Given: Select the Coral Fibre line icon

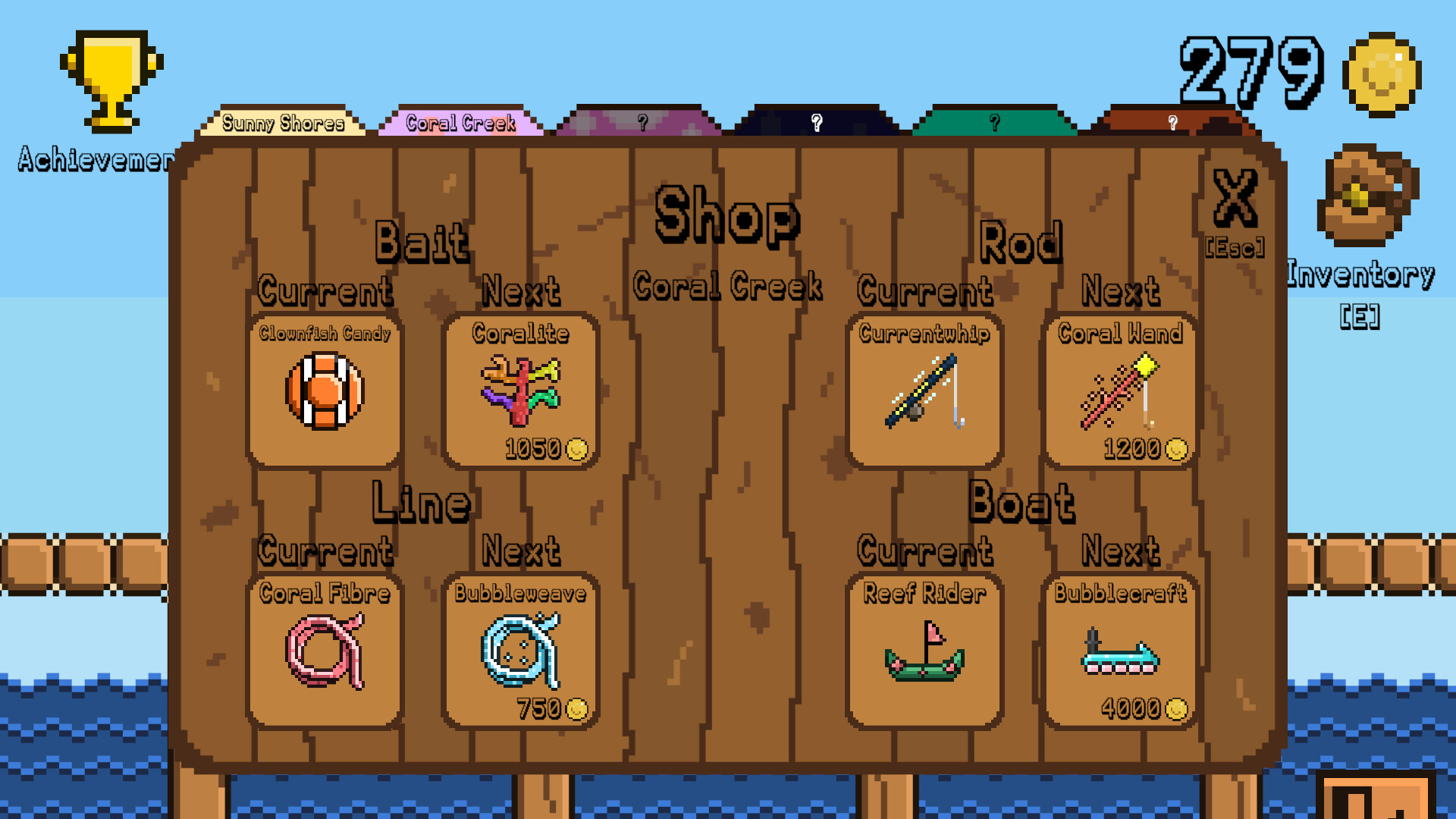Looking at the screenshot, I should 325,652.
